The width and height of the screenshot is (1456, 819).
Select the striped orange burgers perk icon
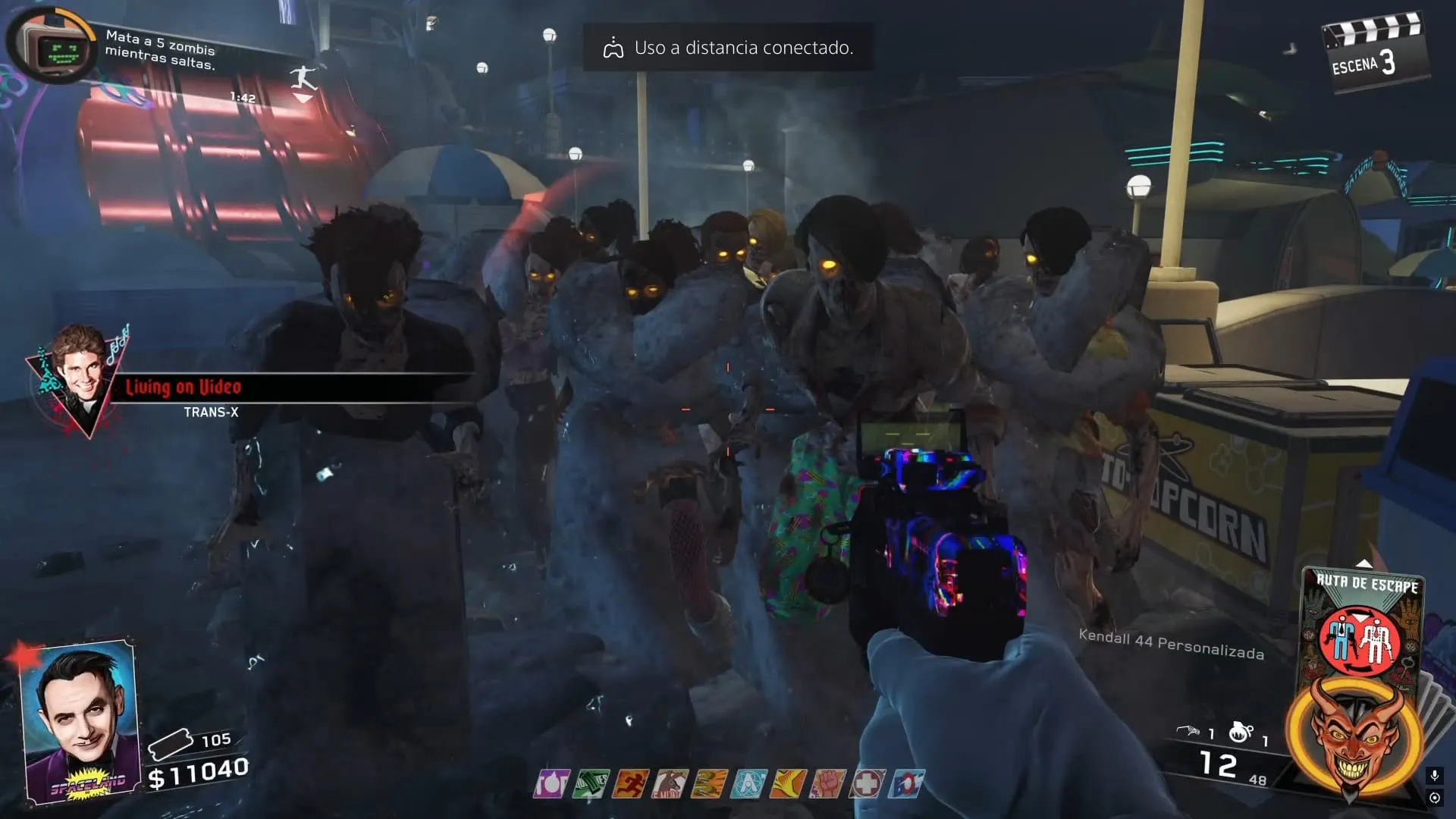pyautogui.click(x=709, y=783)
